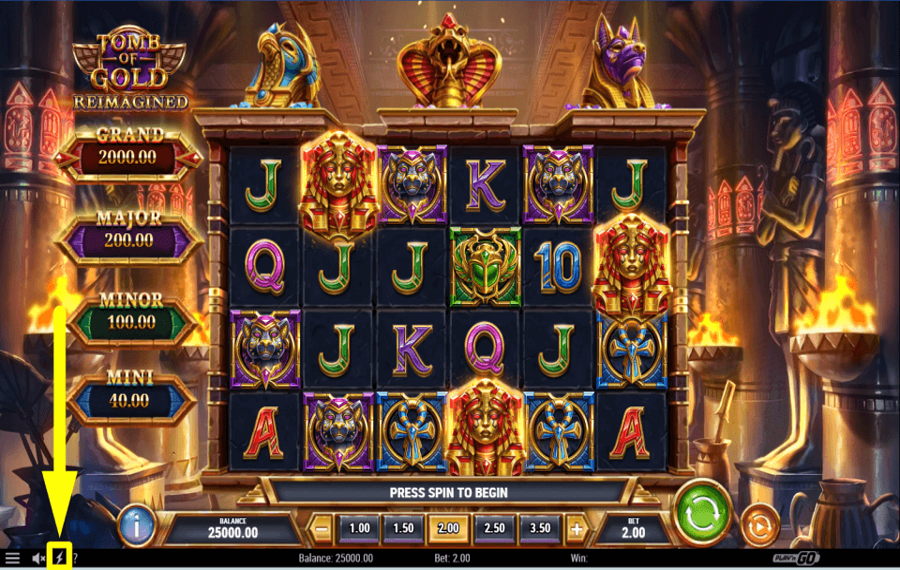The width and height of the screenshot is (900, 570).
Task: Toggle the lightning bolt fast play option
Action: pyautogui.click(x=58, y=558)
